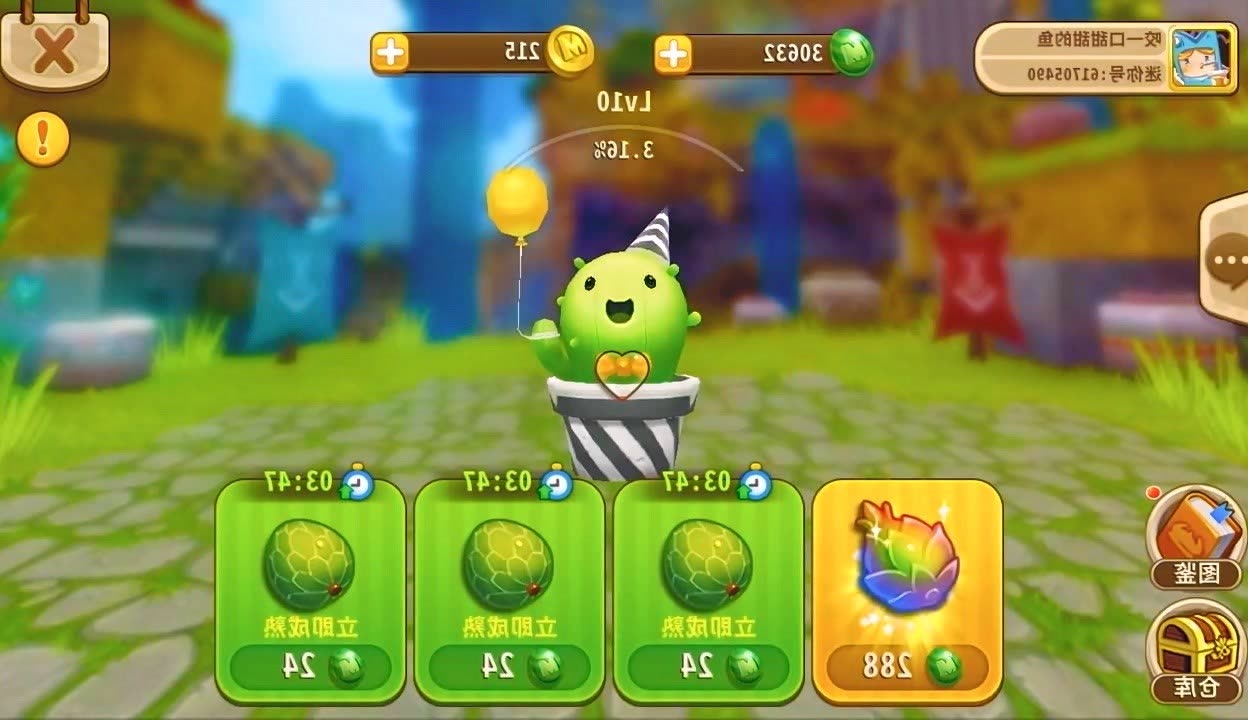Screen dimensions: 1248x720
Task: Add gold coins with the plus button
Action: (391, 52)
